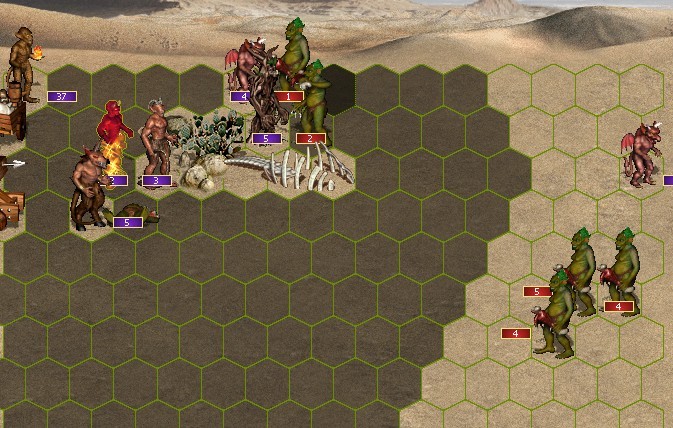Choose the grey-horned demon stack of 3

[x=155, y=138]
